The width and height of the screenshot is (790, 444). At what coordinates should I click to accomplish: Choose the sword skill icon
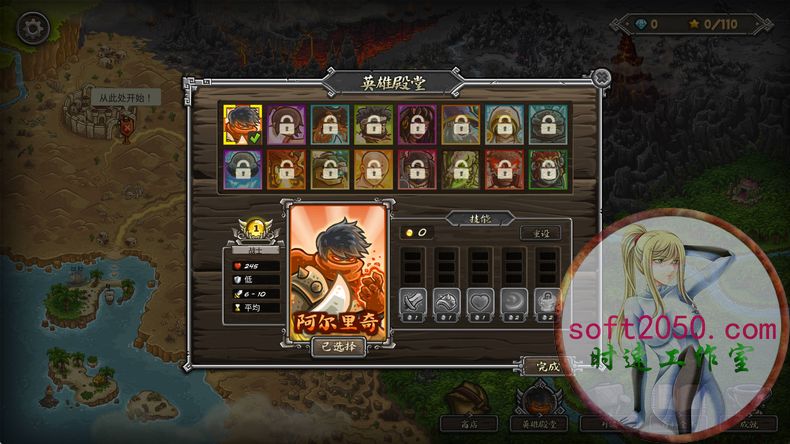413,300
